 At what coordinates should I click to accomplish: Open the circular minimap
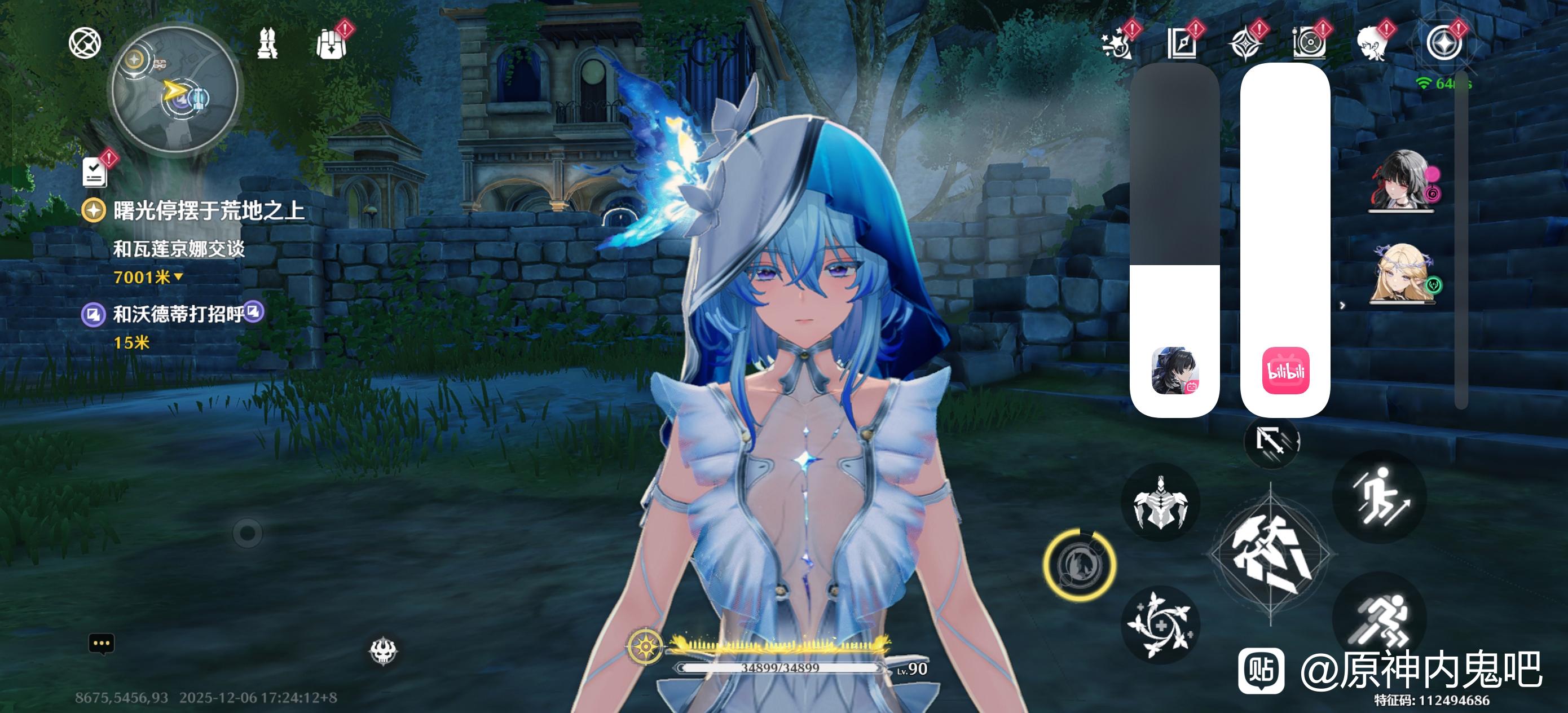click(175, 91)
